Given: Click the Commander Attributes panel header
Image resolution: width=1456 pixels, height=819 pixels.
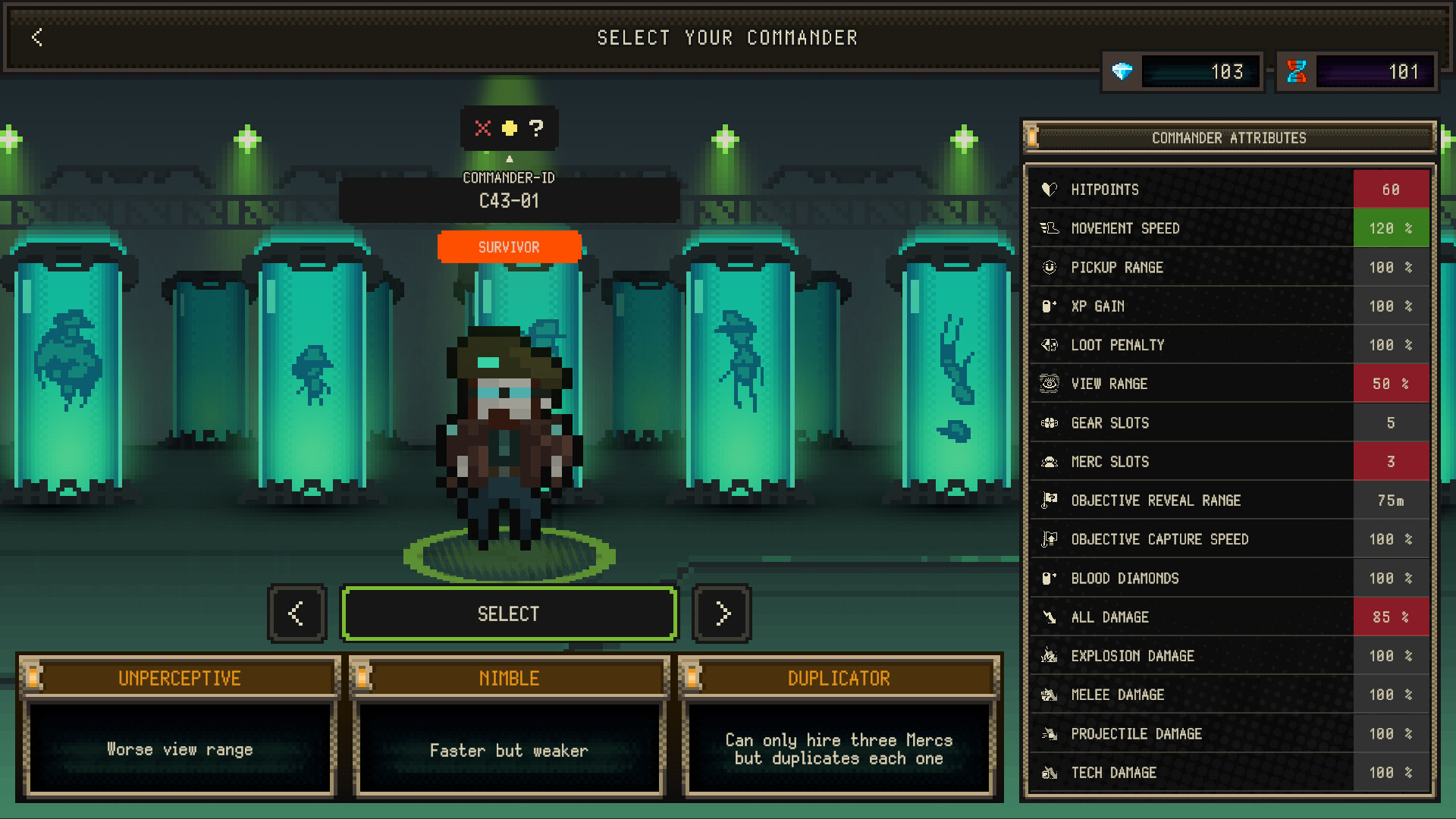Looking at the screenshot, I should click(x=1228, y=138).
